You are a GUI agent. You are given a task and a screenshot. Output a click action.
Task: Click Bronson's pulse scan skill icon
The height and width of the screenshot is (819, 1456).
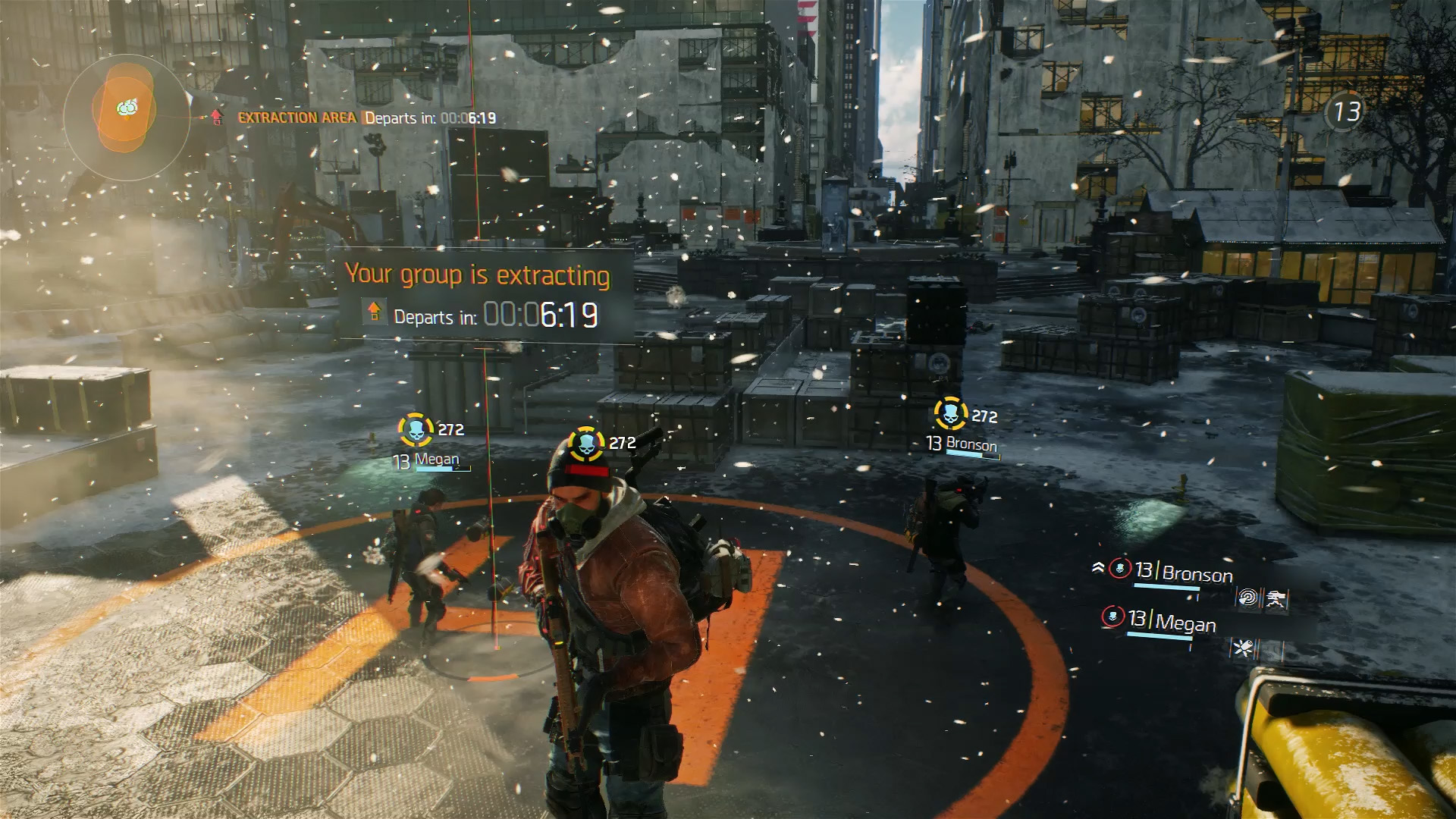click(x=1247, y=599)
